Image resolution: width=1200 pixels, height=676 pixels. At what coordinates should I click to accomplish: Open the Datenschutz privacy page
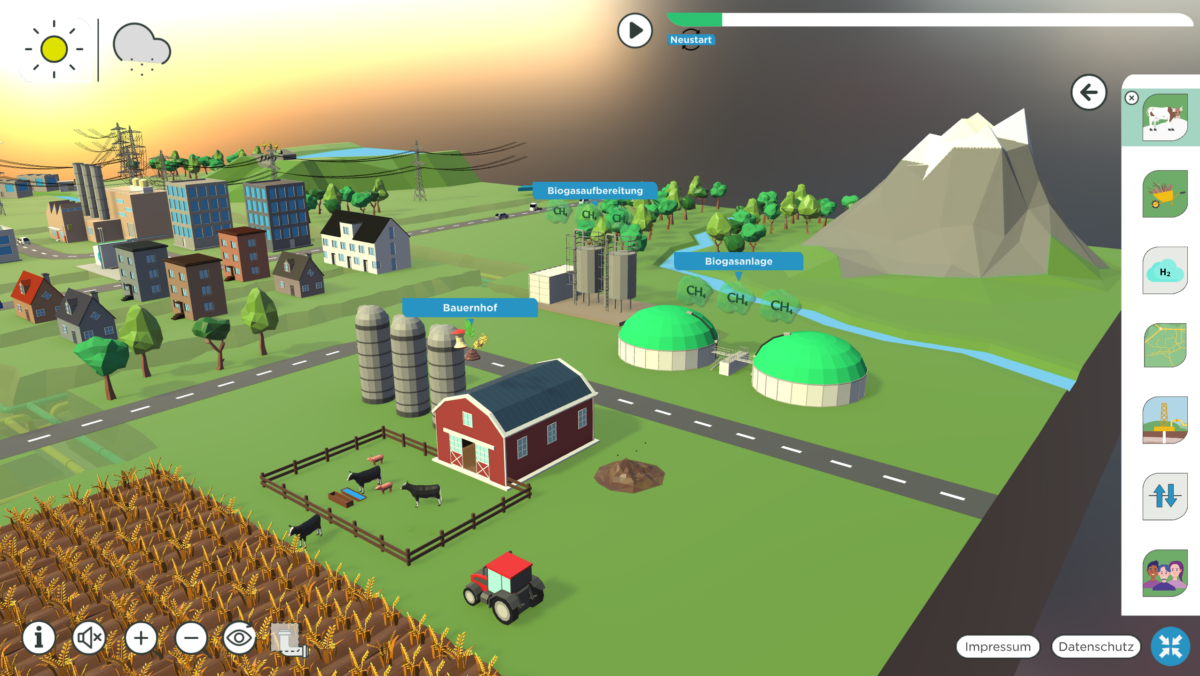click(x=1096, y=647)
